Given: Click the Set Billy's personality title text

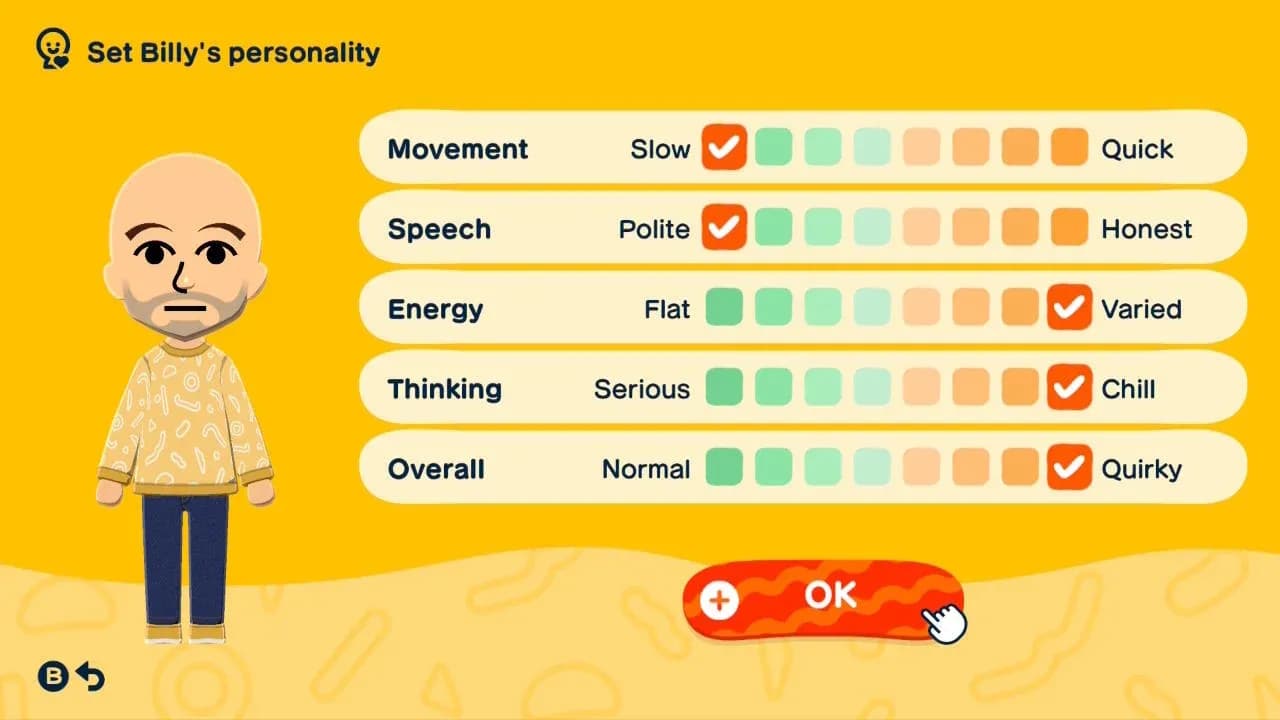Looking at the screenshot, I should tap(232, 53).
